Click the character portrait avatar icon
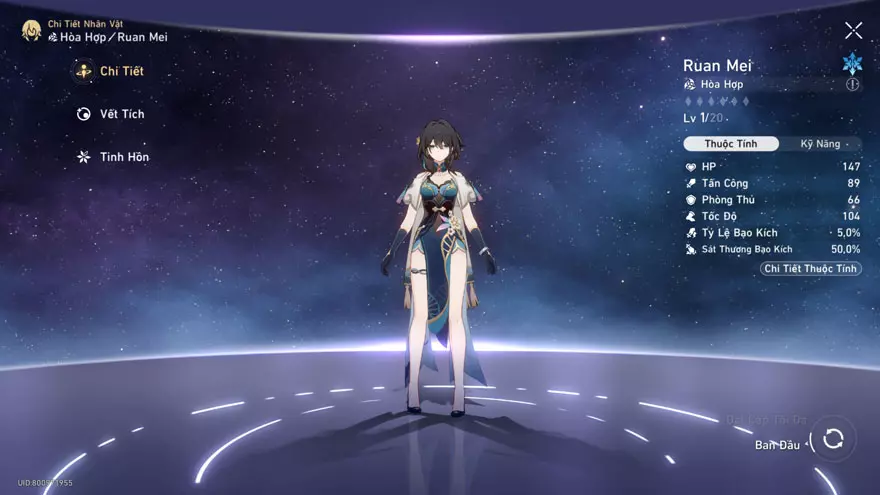880x495 pixels. [x=31, y=30]
